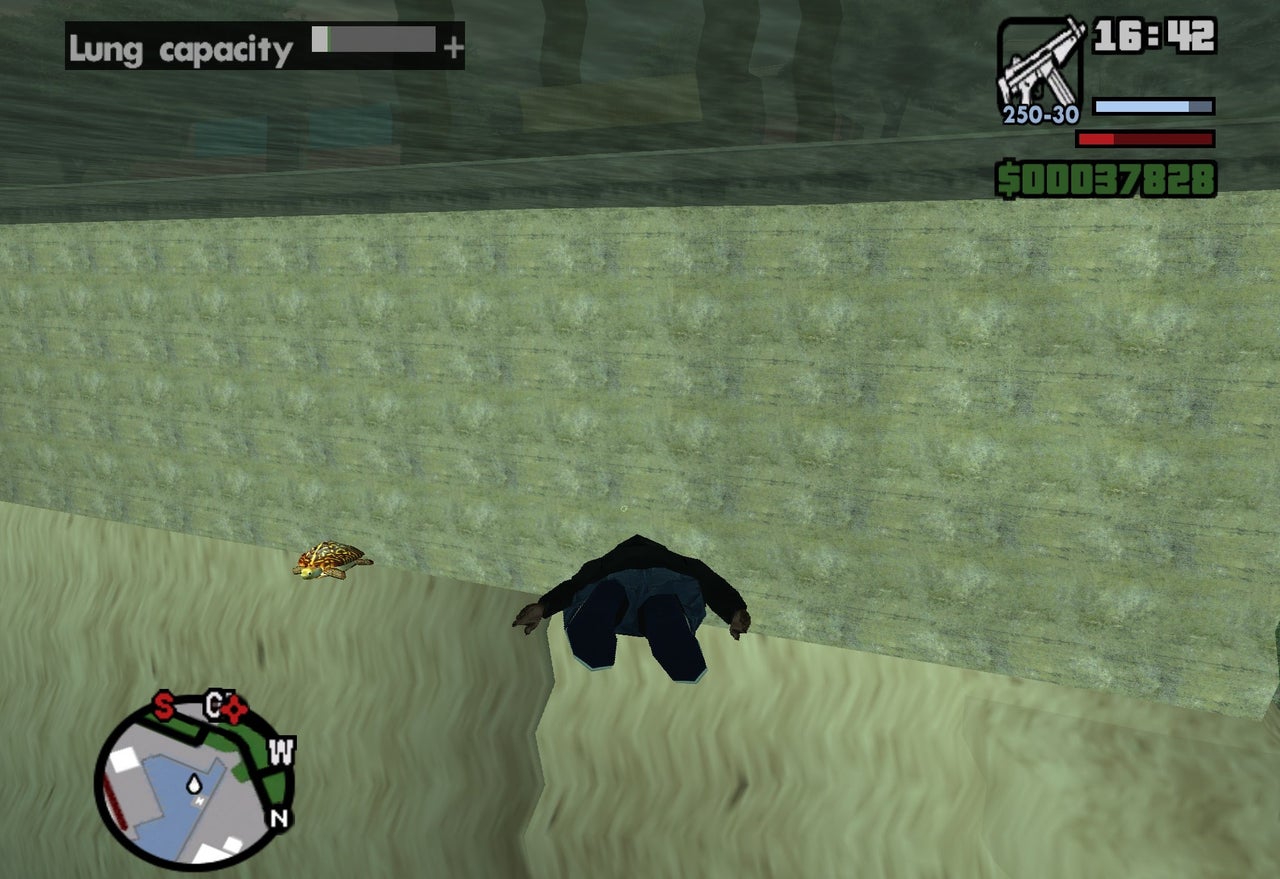Select the S marker at the radar top
The image size is (1280, 879).
(x=161, y=703)
